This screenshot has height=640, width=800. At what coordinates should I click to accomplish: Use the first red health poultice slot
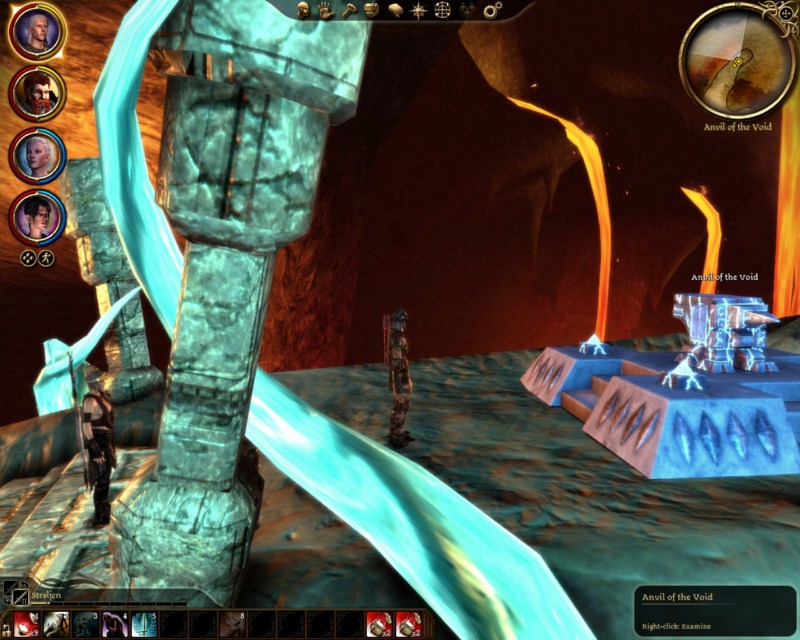pyautogui.click(x=27, y=624)
